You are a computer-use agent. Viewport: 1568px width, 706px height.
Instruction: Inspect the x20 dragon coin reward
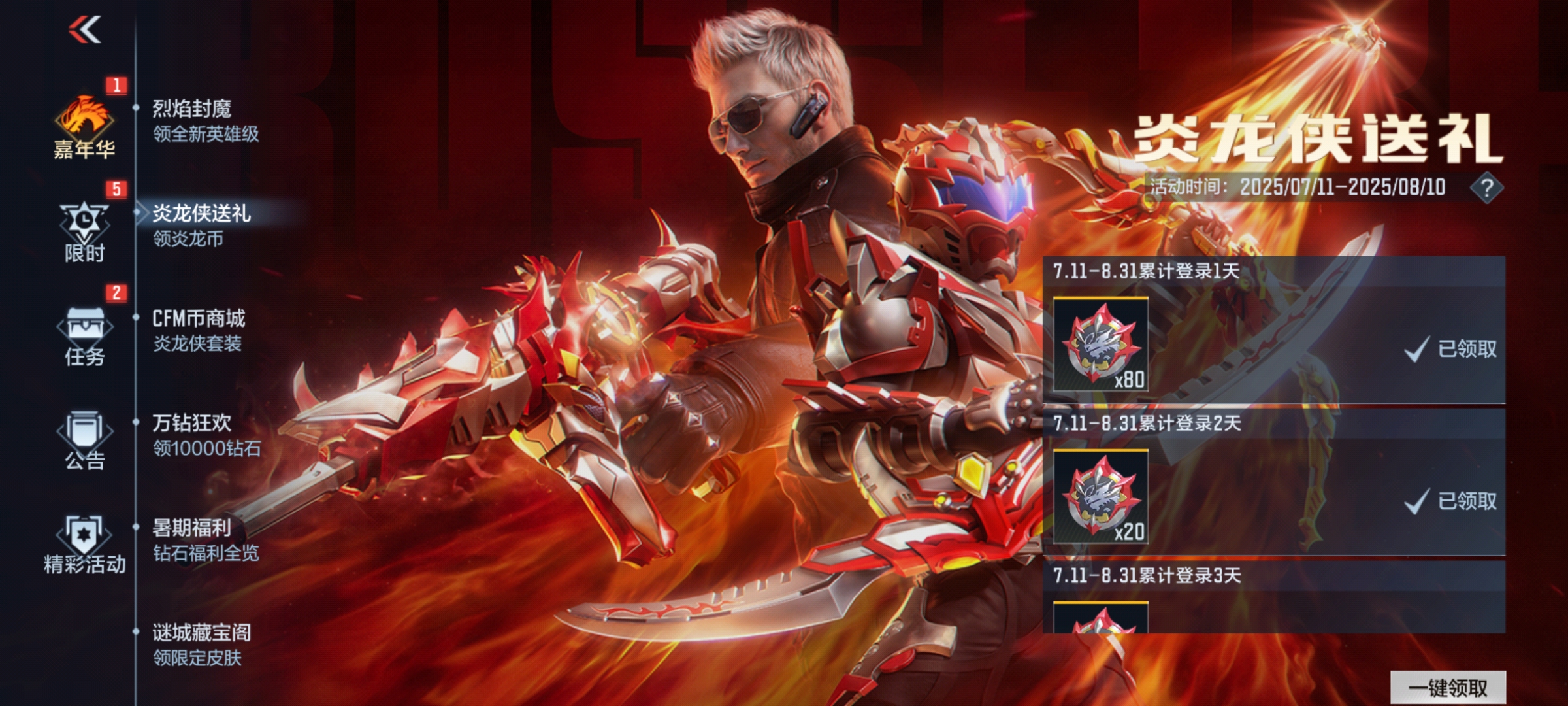(x=1101, y=497)
